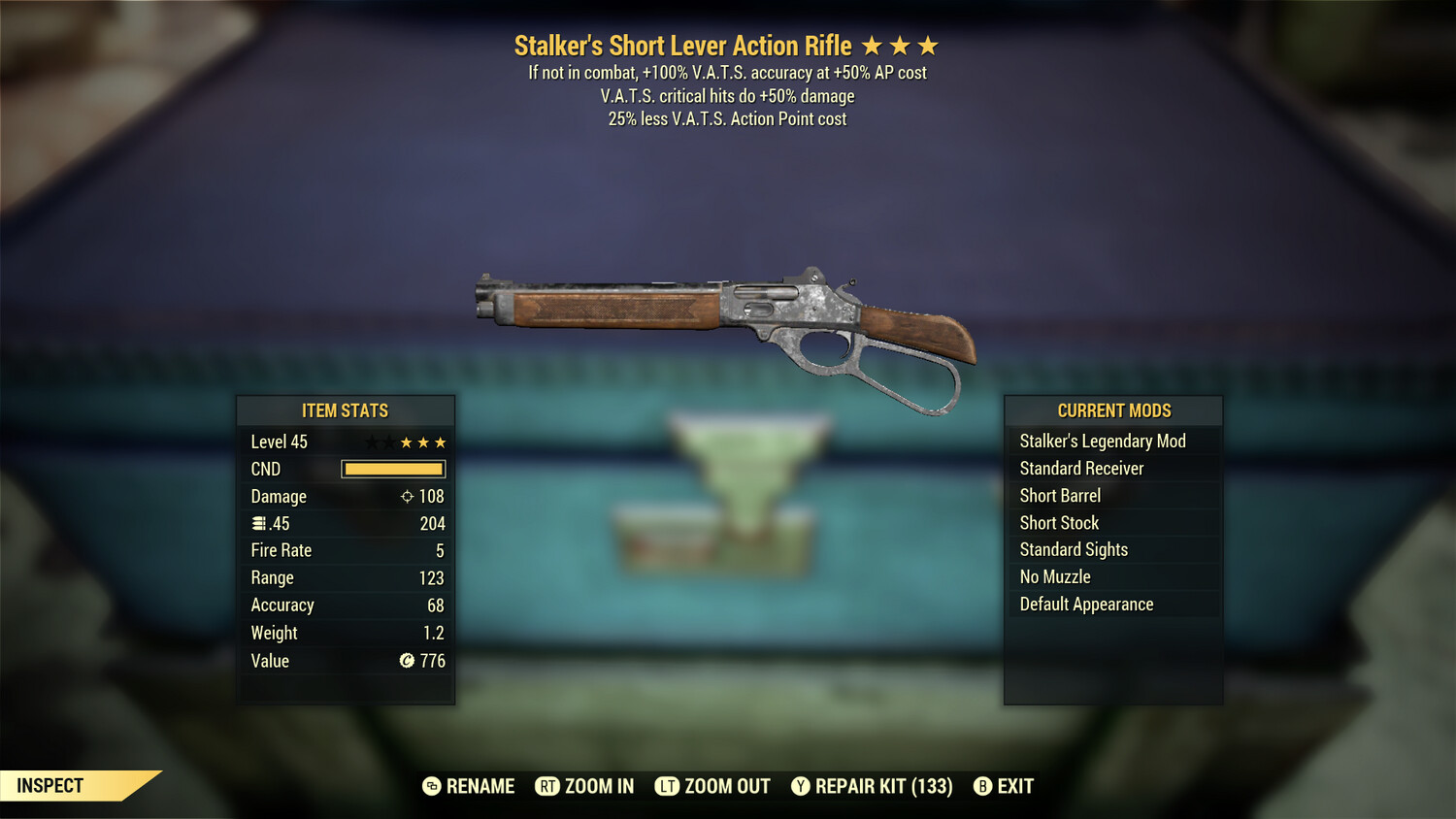Click the ammo icon beside .45
The image size is (1456, 819).
(259, 523)
